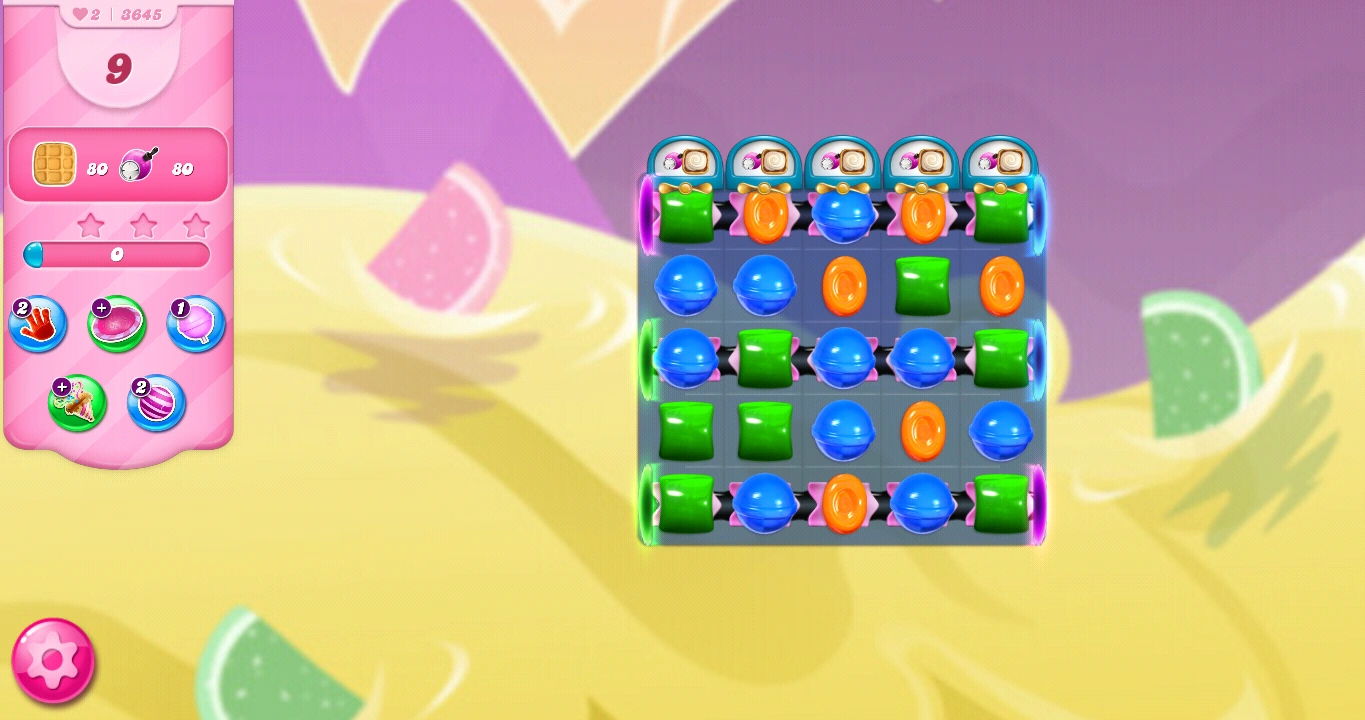Click the middle empty star
This screenshot has width=1365, height=720.
[x=144, y=225]
